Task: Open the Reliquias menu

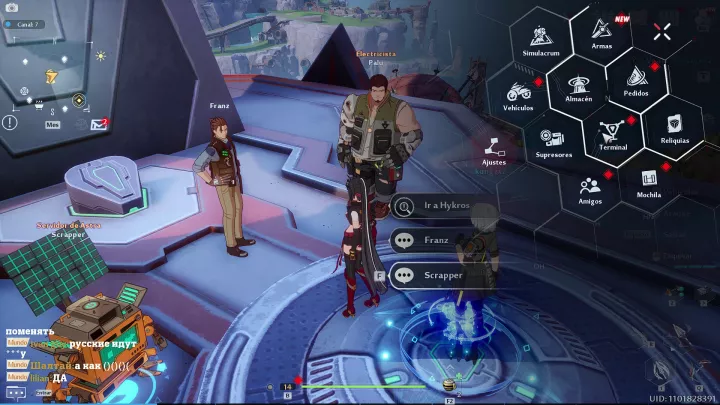Action: (674, 126)
